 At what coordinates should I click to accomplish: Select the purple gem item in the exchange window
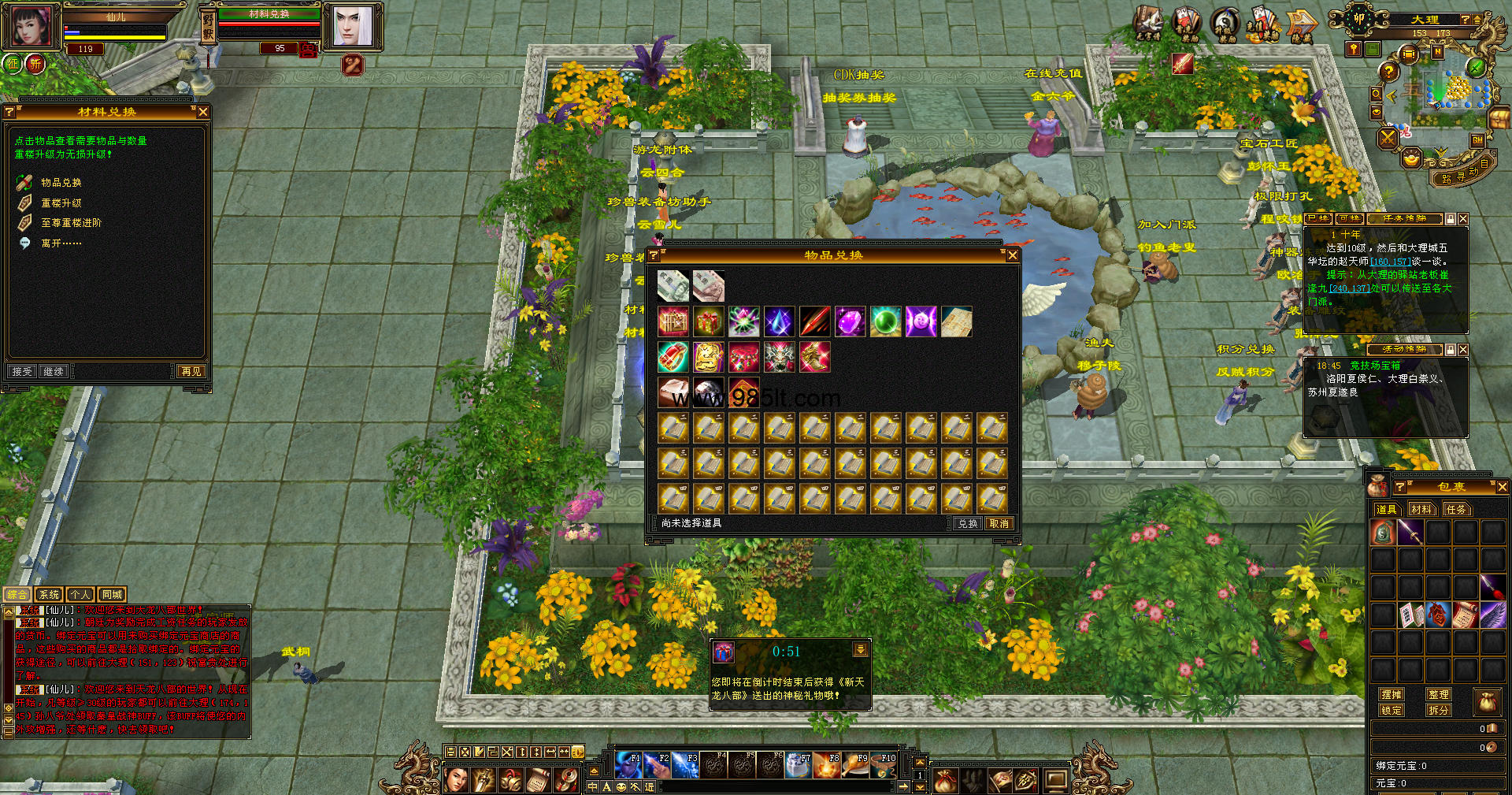tap(850, 321)
